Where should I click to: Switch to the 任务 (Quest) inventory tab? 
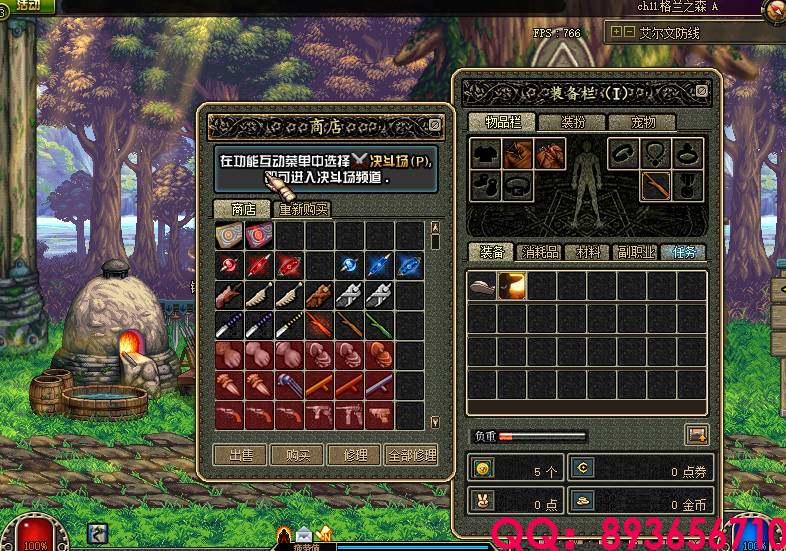coord(684,252)
